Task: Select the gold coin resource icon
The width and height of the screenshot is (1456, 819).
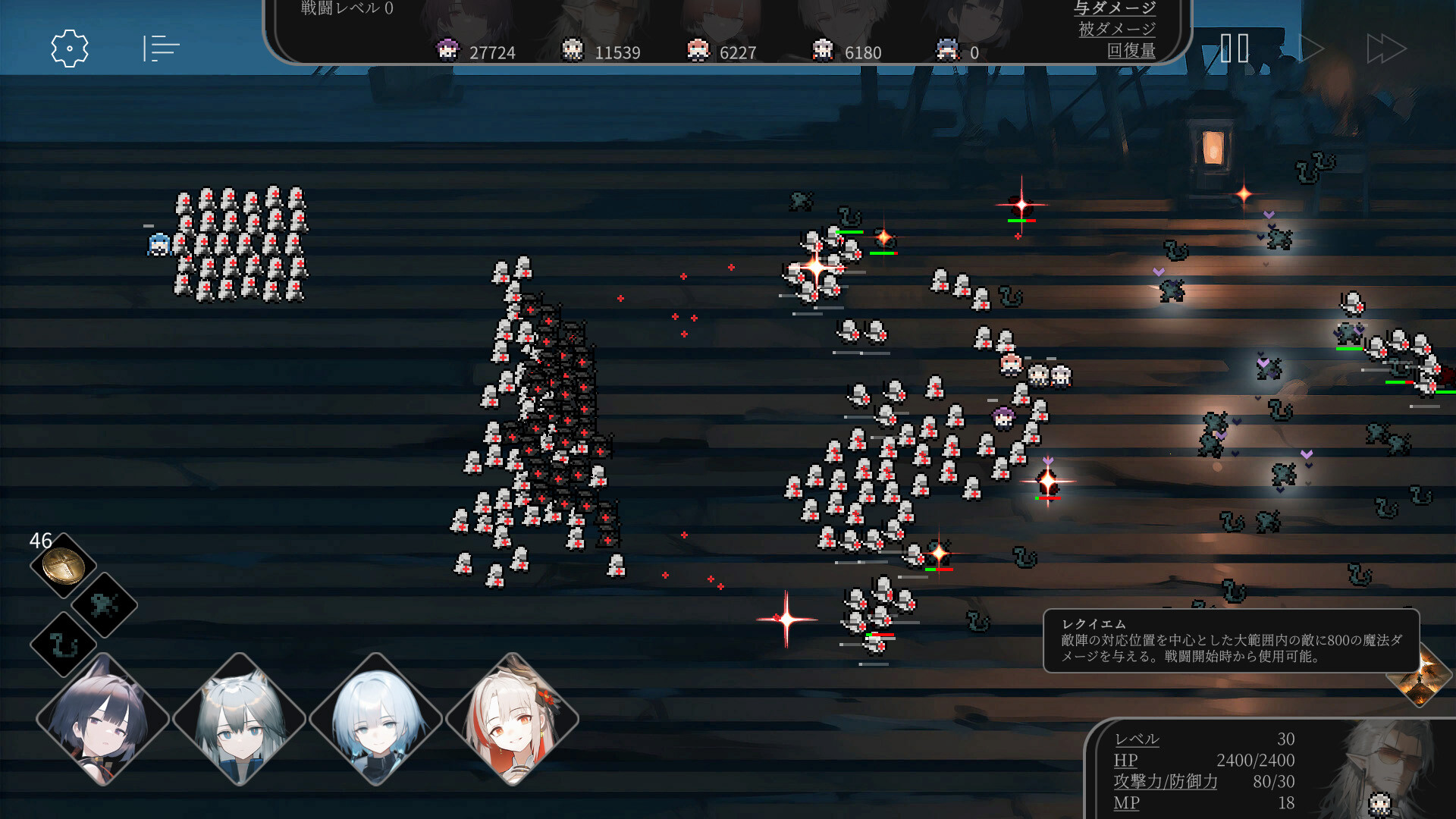Action: tap(62, 566)
